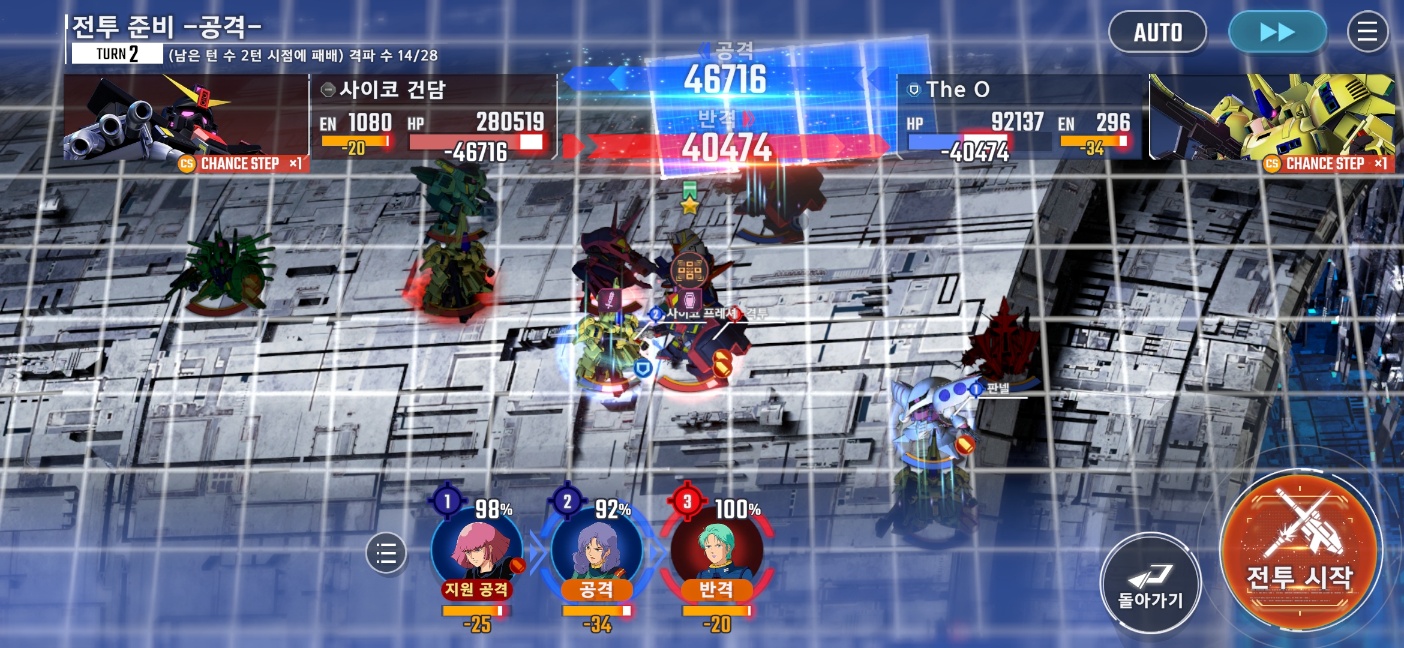Open the hamburger menu in top corner
This screenshot has width=1404, height=648.
[1368, 32]
